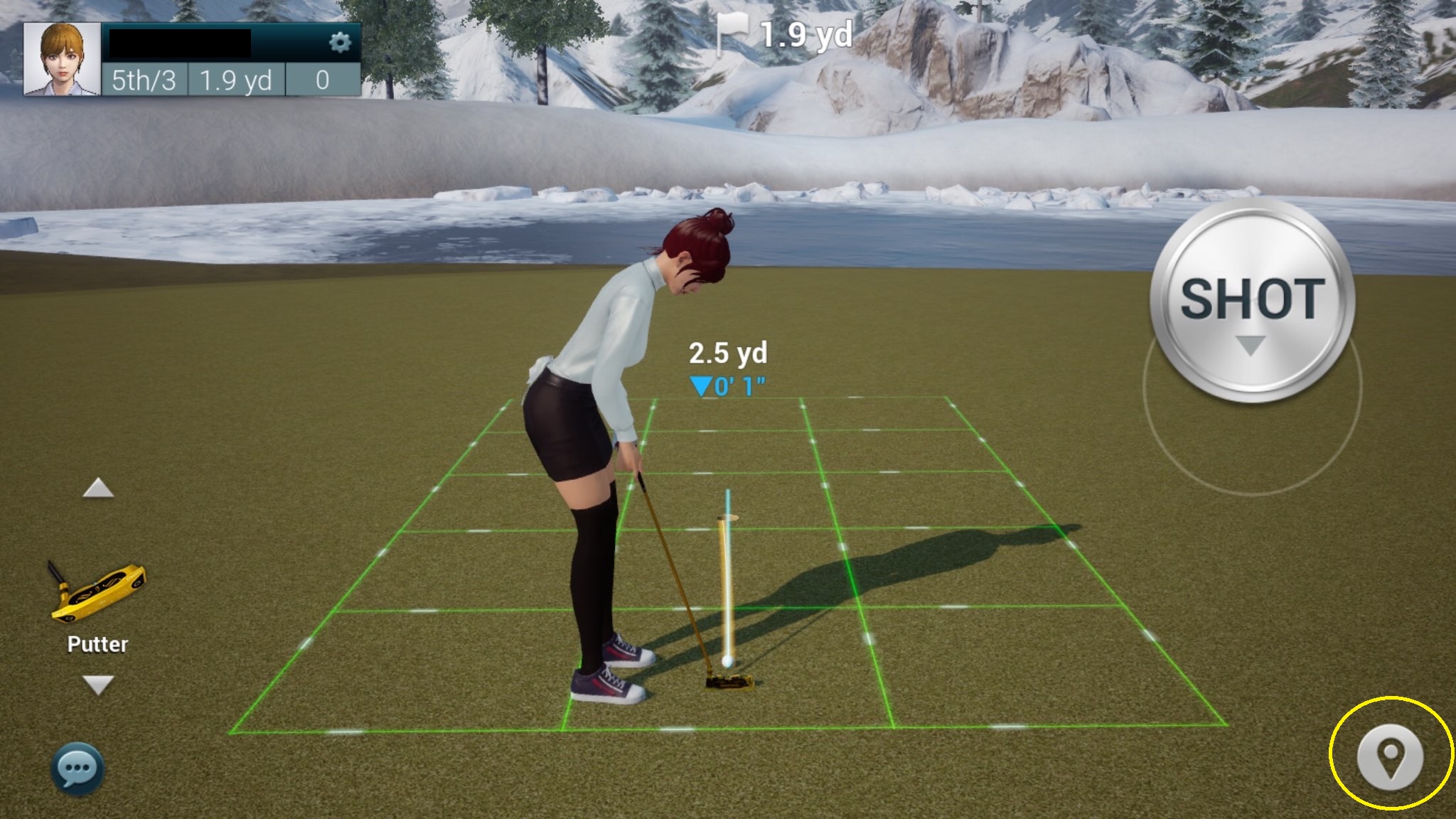Select the up arrow above the Putter

(x=98, y=488)
